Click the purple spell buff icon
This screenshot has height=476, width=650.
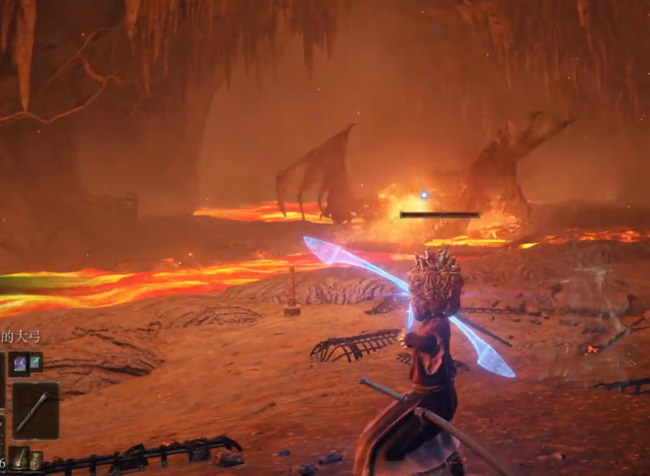(x=19, y=363)
